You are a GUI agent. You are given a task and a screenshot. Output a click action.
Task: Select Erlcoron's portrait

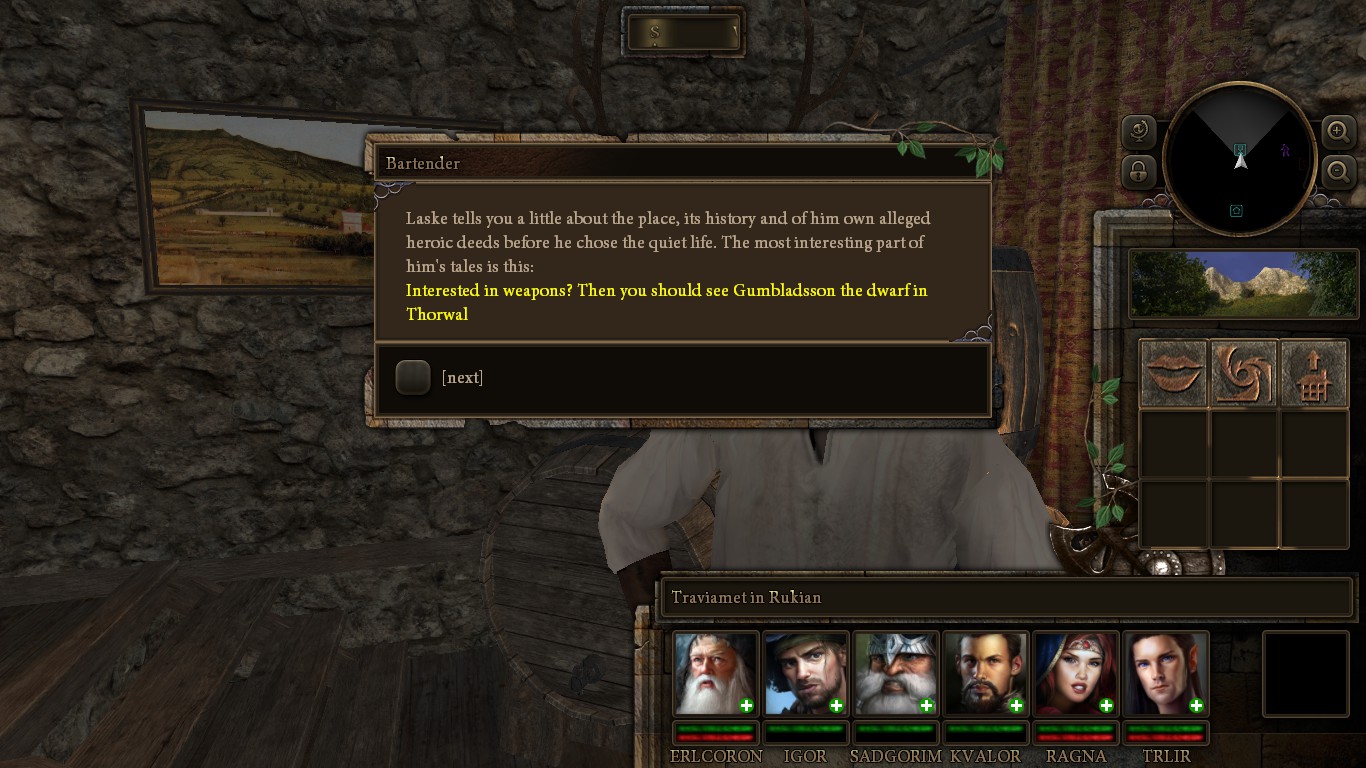714,673
